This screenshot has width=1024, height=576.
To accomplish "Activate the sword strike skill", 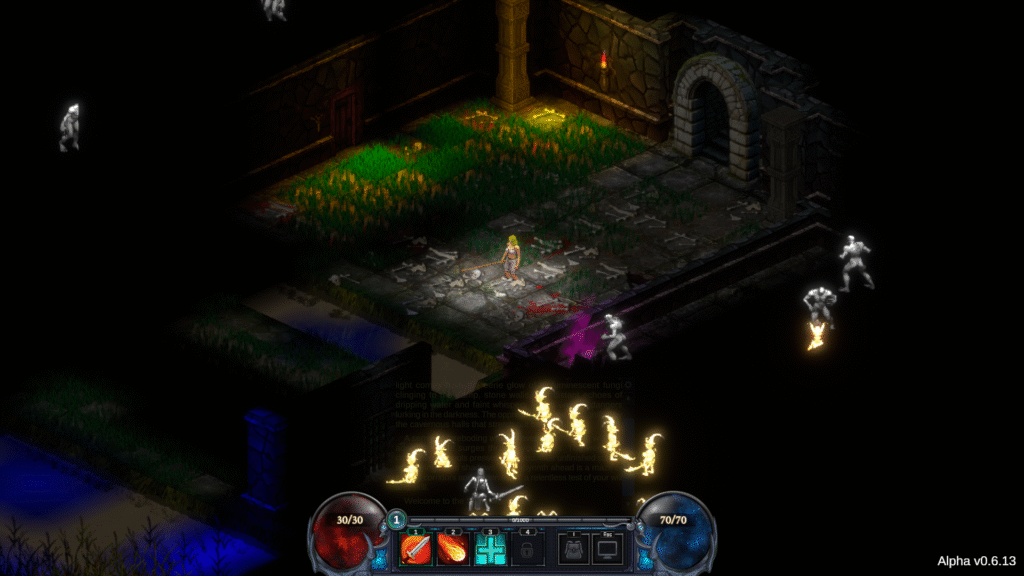I will [415, 549].
